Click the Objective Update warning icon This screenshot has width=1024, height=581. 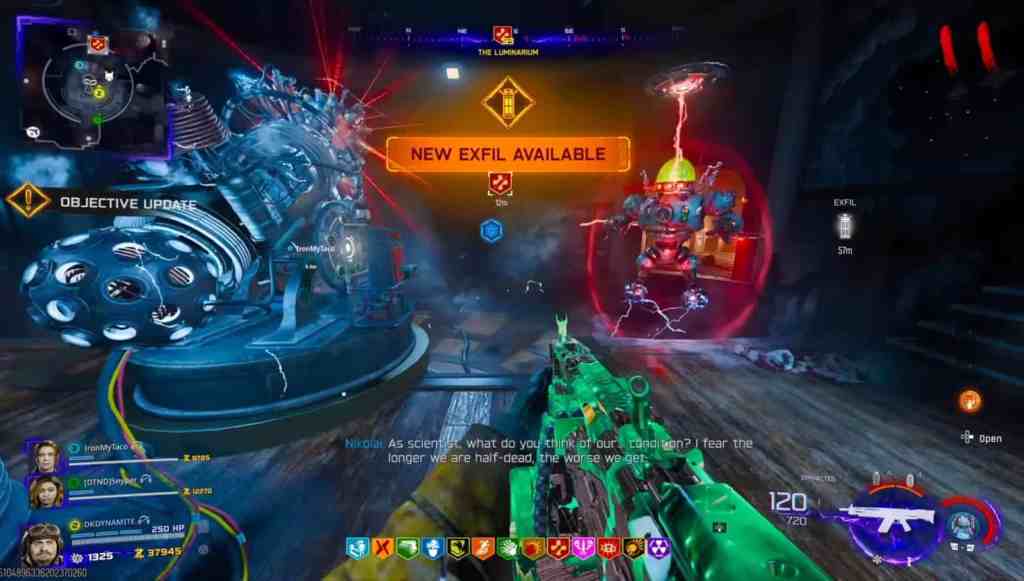[28, 200]
